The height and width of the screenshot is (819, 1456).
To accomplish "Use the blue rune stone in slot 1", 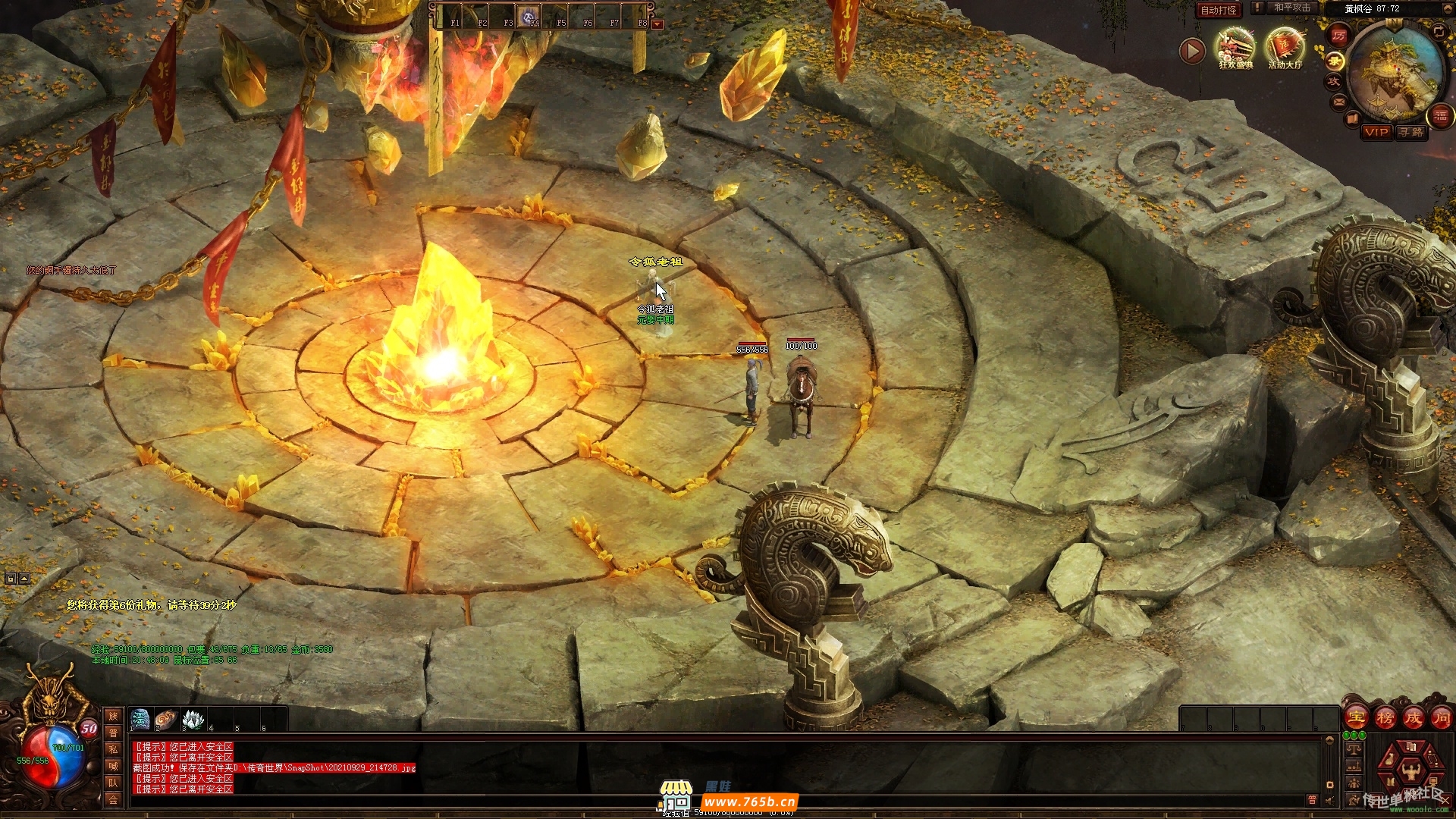I will pyautogui.click(x=140, y=718).
